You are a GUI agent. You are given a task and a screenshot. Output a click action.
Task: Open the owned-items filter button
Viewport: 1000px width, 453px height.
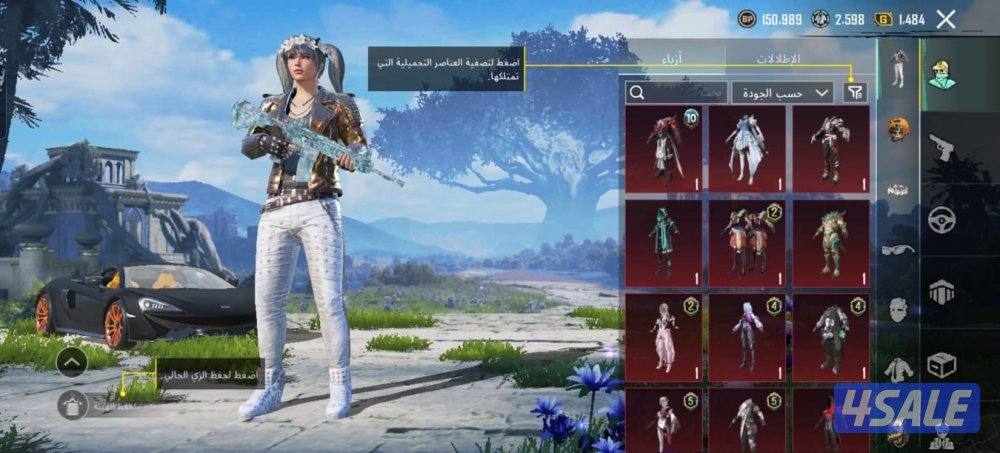(855, 92)
